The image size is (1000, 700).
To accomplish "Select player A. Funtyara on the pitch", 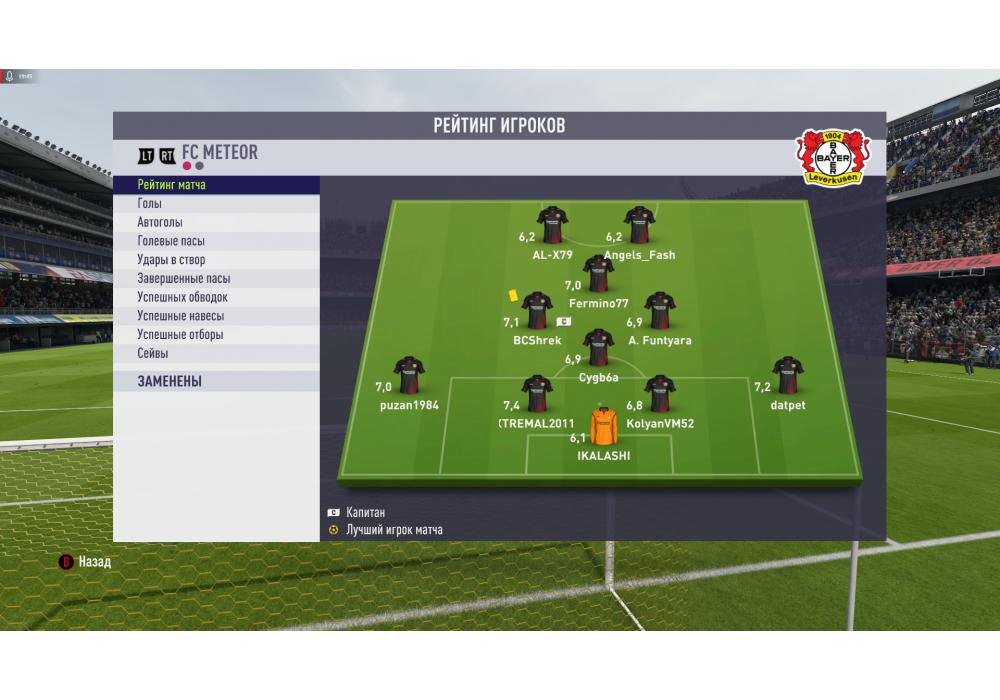I will coord(660,310).
